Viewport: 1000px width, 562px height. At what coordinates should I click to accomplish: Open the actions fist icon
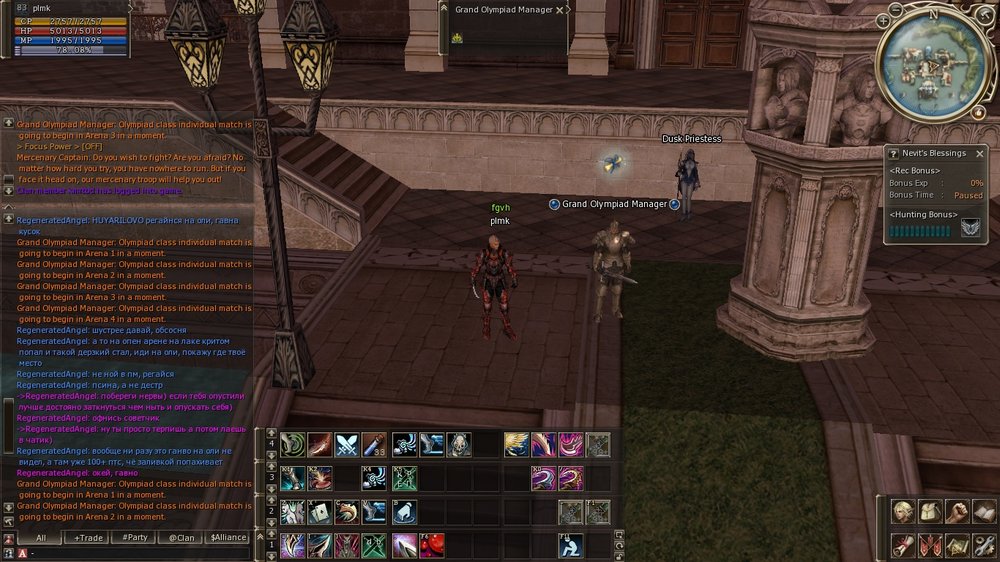(957, 512)
